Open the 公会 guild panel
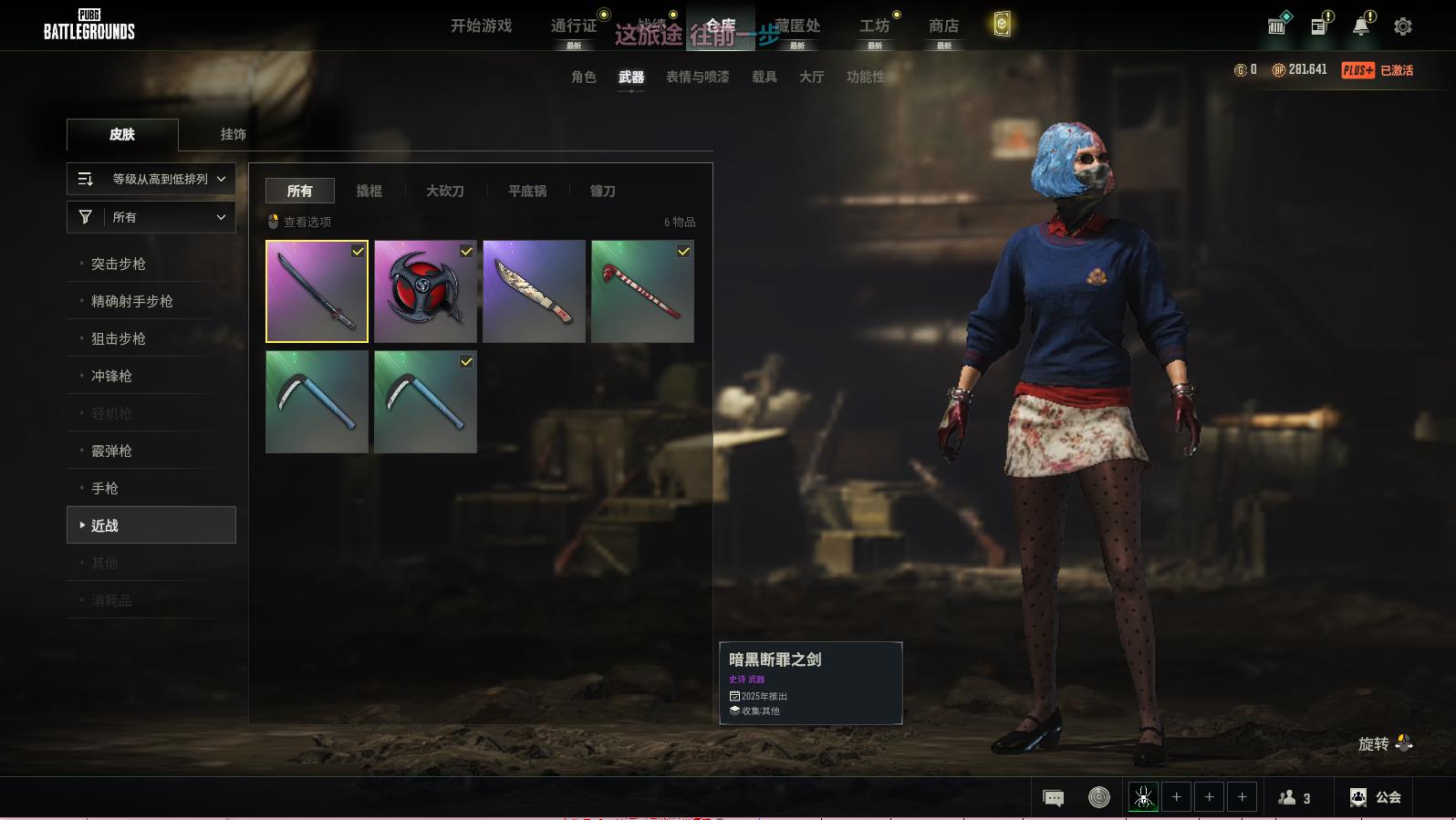This screenshot has height=820, width=1456. coord(1376,797)
